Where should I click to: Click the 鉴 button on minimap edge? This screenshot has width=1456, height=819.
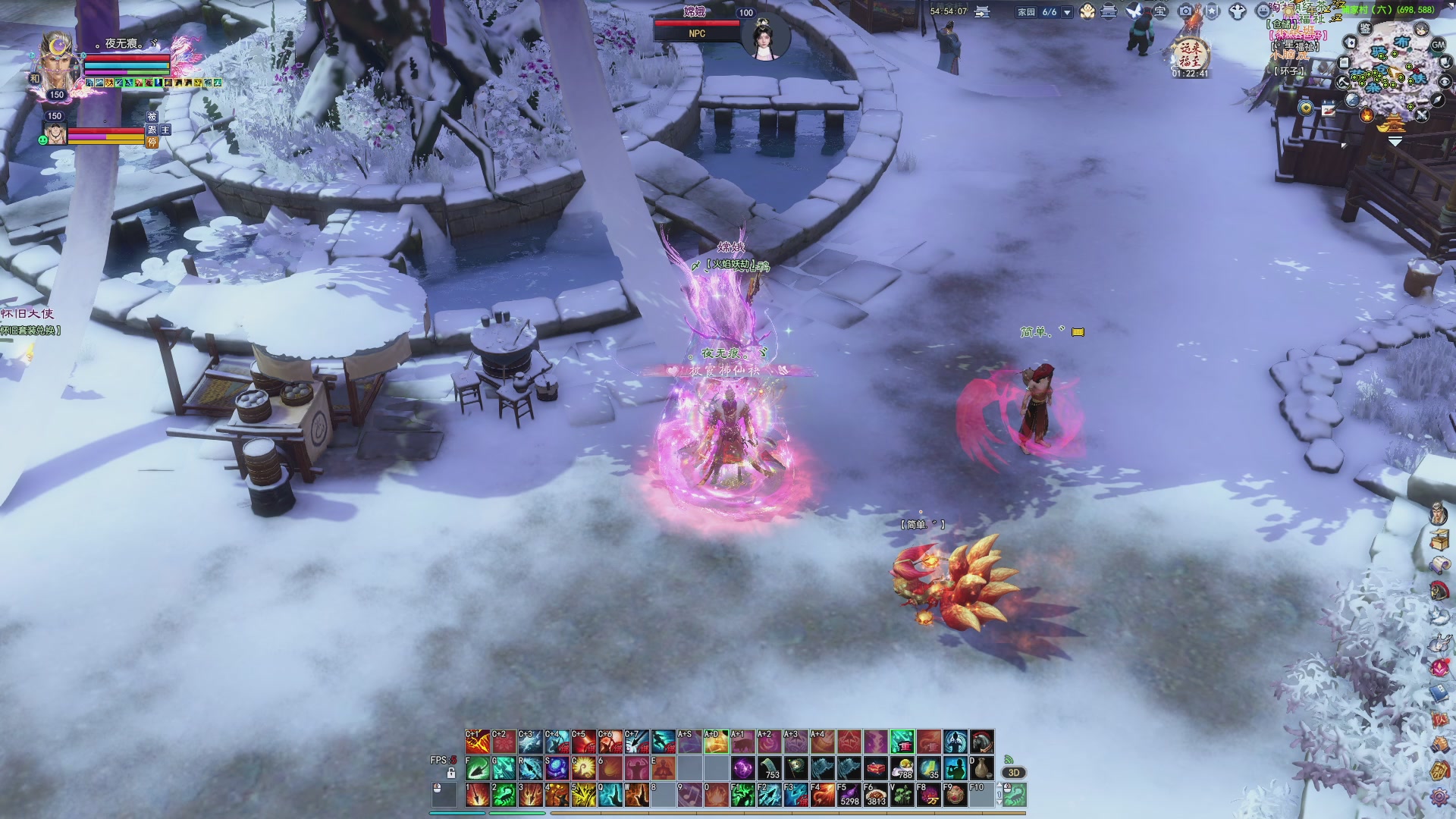(1365, 29)
